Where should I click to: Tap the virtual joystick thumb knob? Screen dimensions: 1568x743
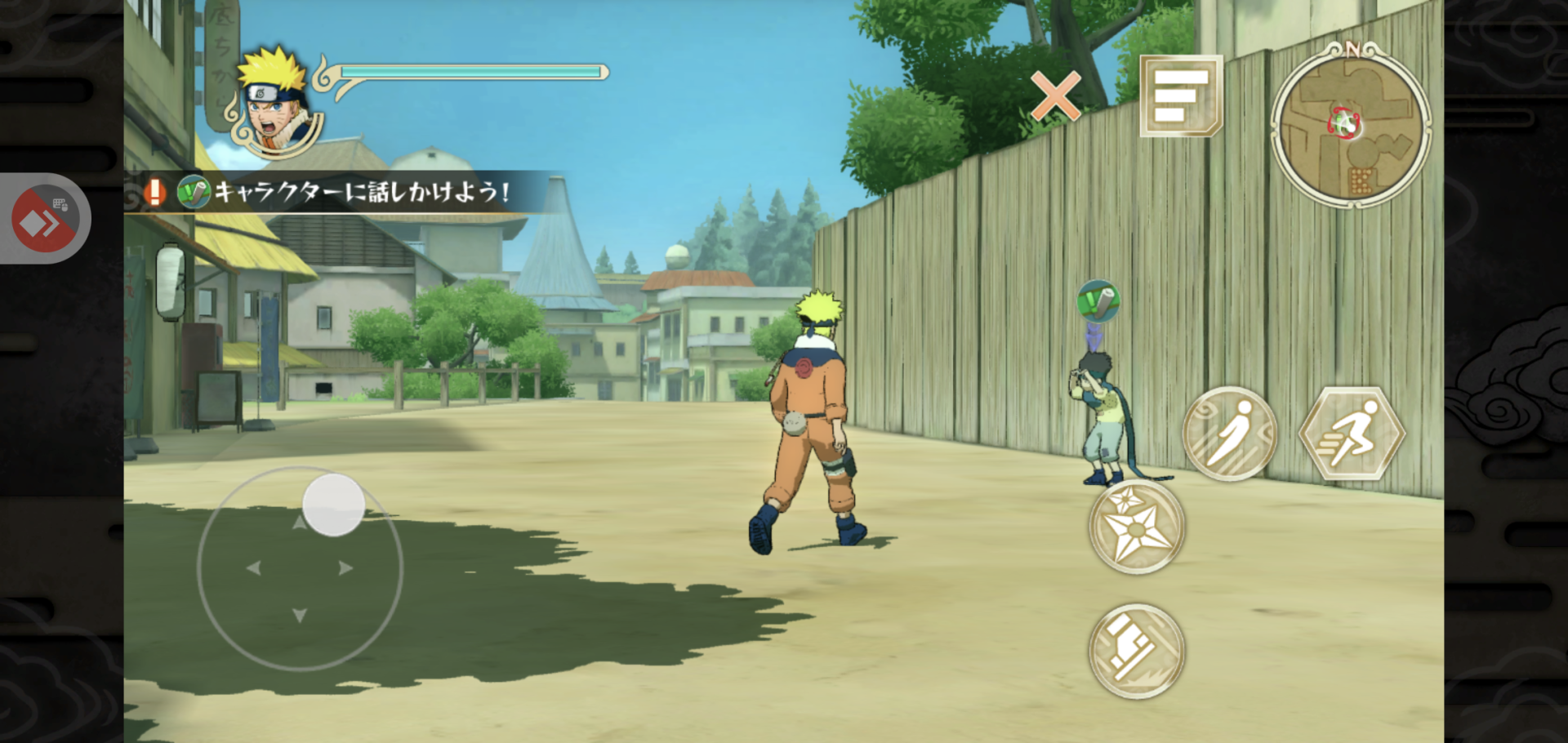click(333, 505)
